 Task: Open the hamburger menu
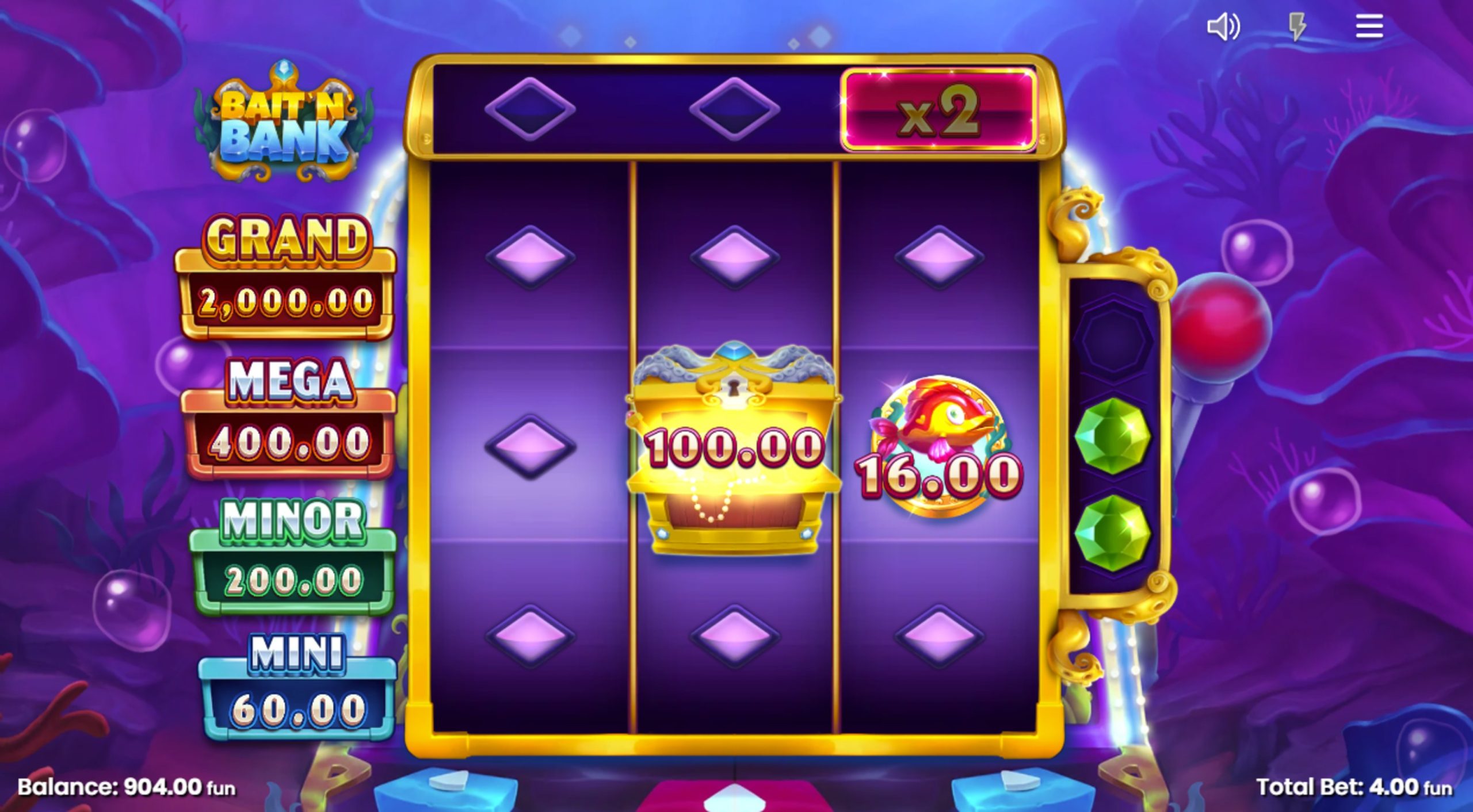point(1371,26)
